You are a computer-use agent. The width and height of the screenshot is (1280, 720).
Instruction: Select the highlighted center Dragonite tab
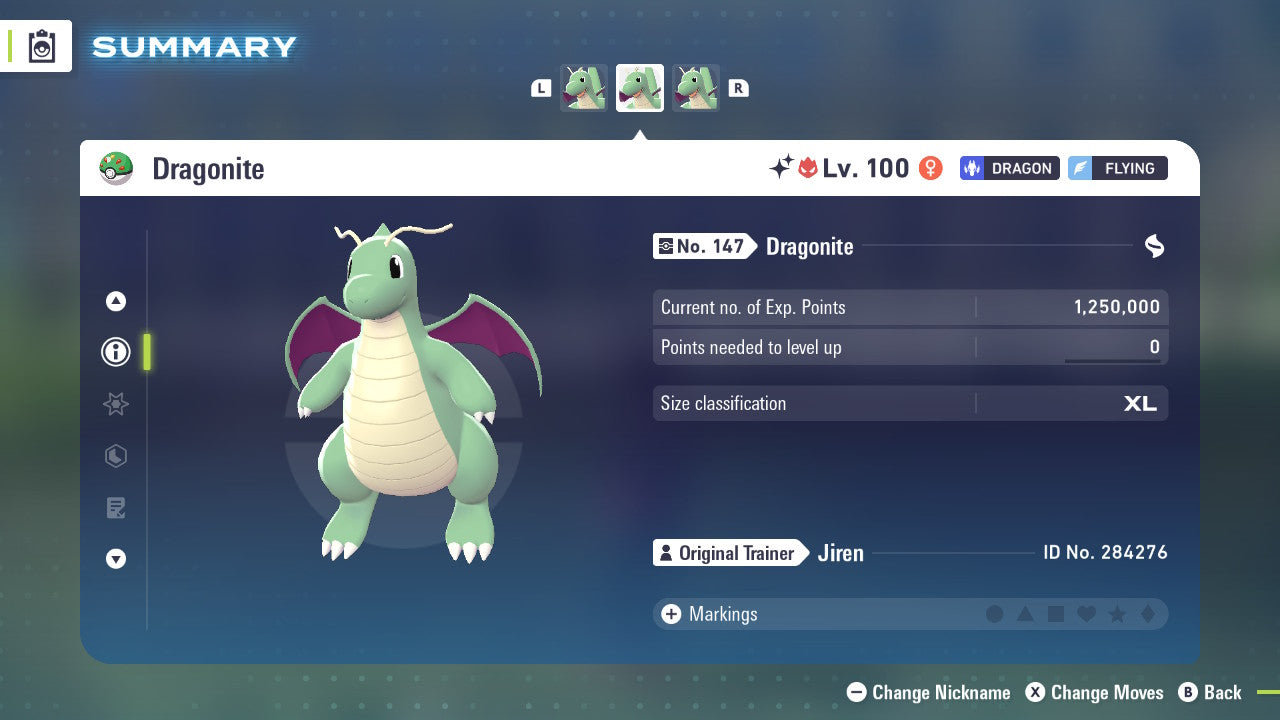[639, 87]
